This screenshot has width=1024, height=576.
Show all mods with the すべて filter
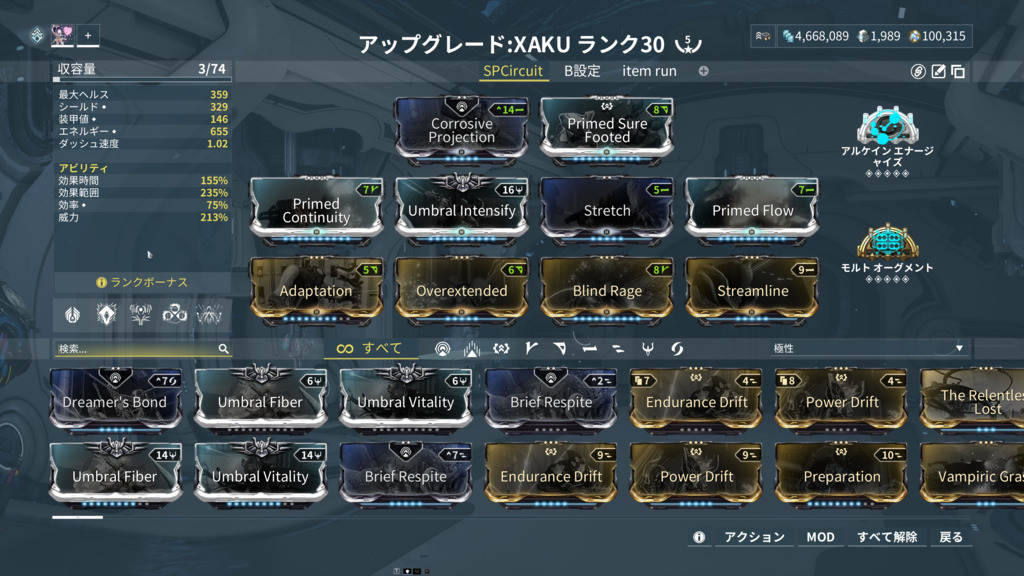click(x=369, y=348)
